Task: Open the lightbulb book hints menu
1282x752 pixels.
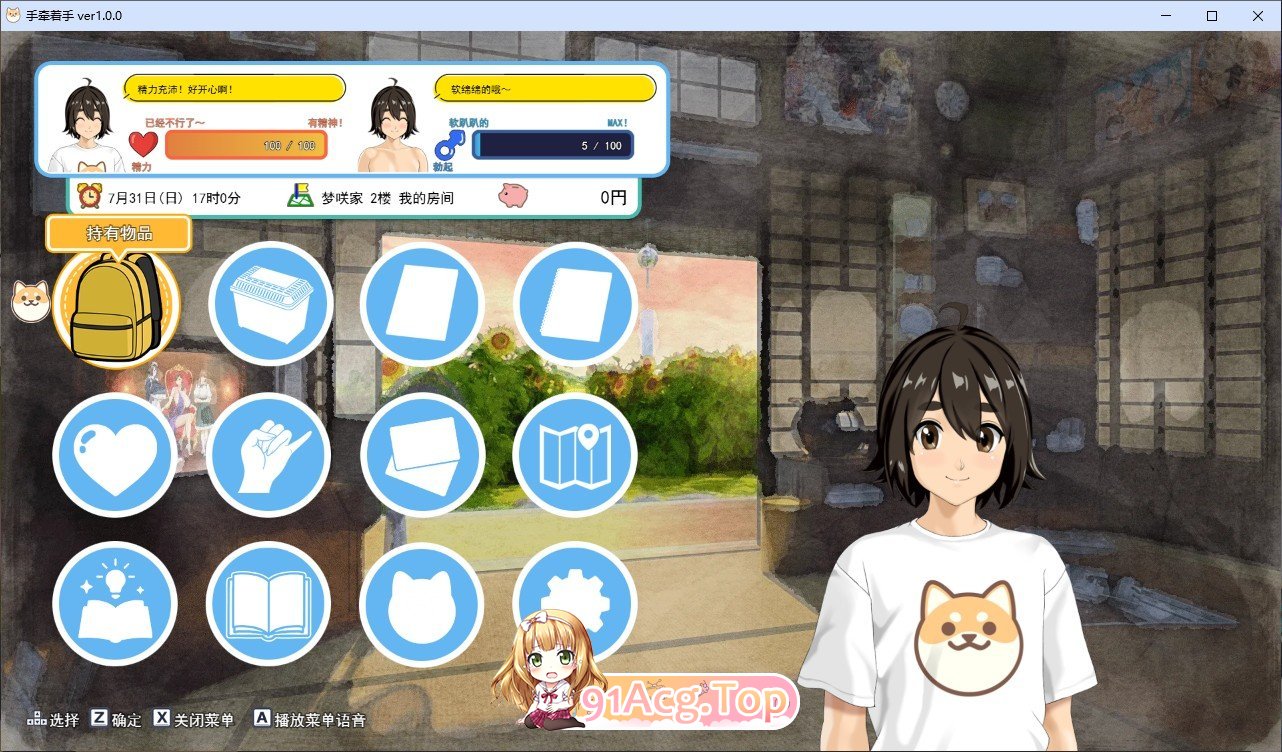Action: 116,604
